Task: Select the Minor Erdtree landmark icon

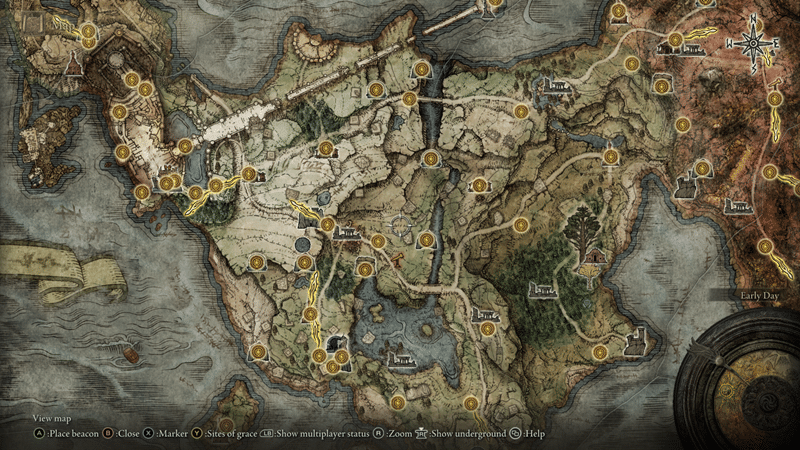Action: [x=582, y=228]
